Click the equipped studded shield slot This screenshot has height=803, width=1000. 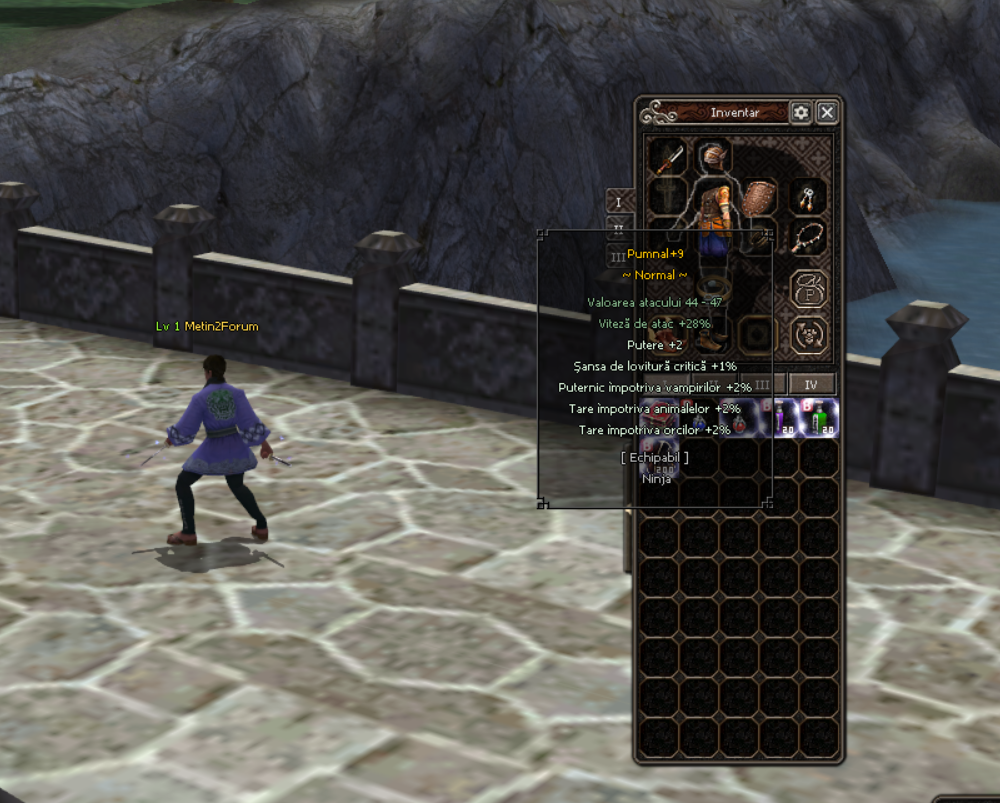click(761, 196)
